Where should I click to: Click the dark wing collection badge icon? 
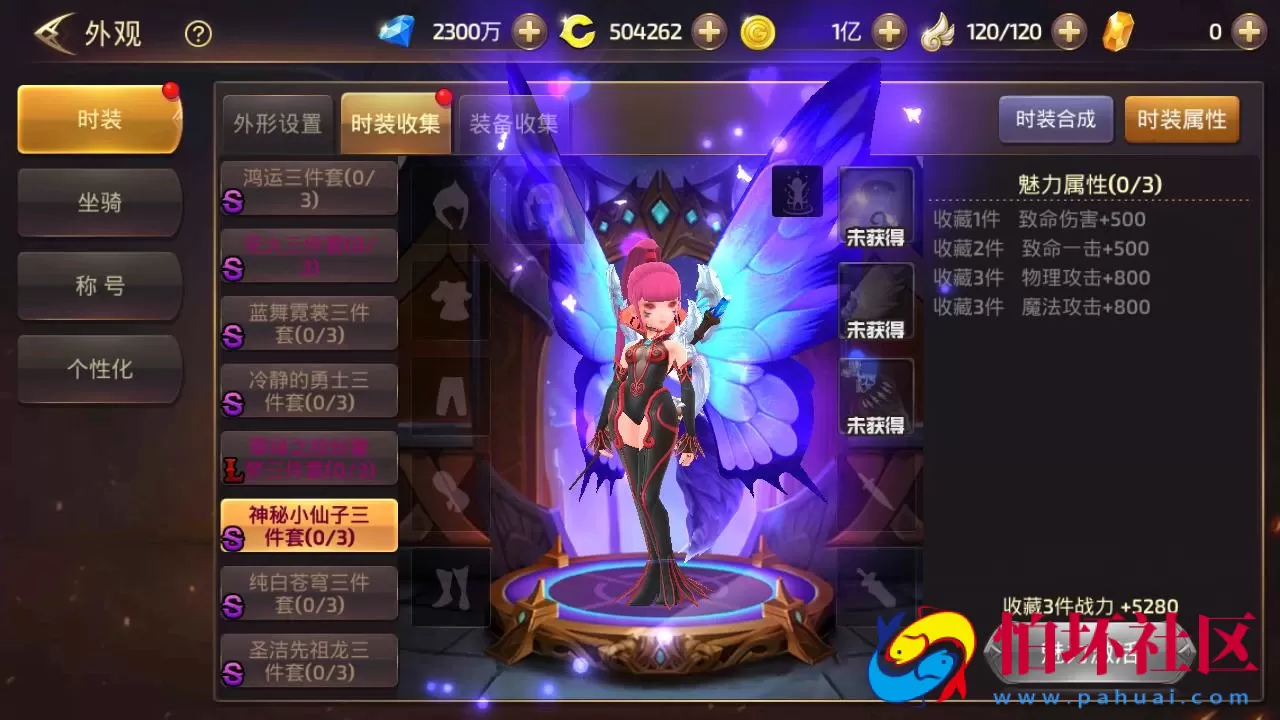[797, 190]
